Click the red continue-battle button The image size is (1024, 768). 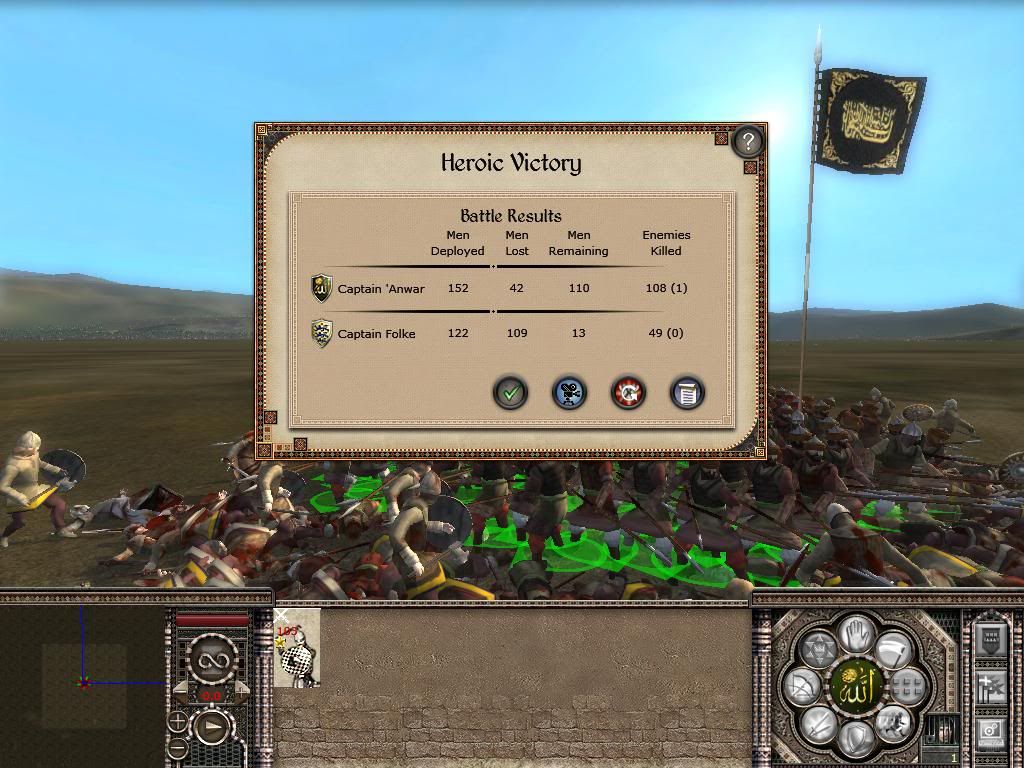click(628, 392)
